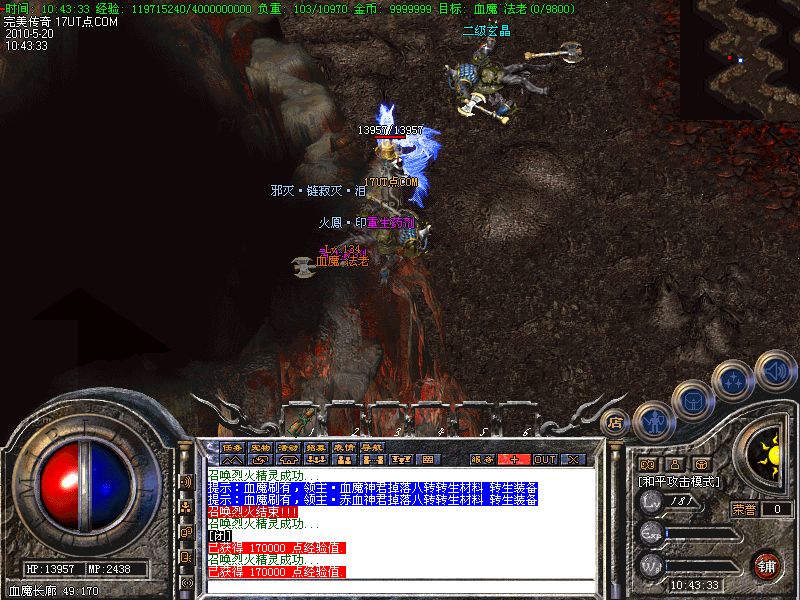The image size is (800, 600).
Task: Toggle the 和平攻击模式 attack mode label
Action: coord(680,481)
